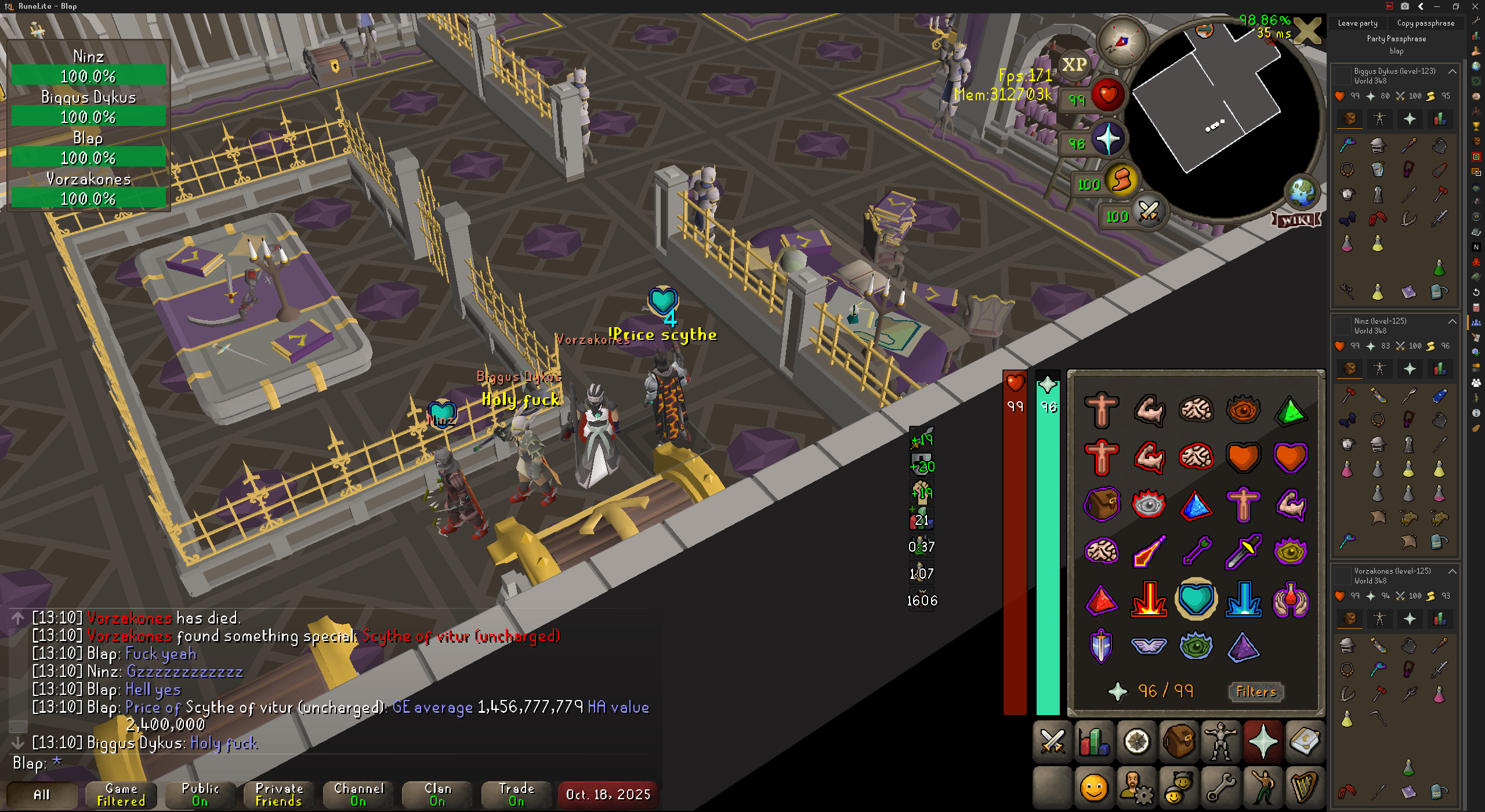Screen dimensions: 1485x812
Task: Open the Inventory backpack tab
Action: (1178, 741)
